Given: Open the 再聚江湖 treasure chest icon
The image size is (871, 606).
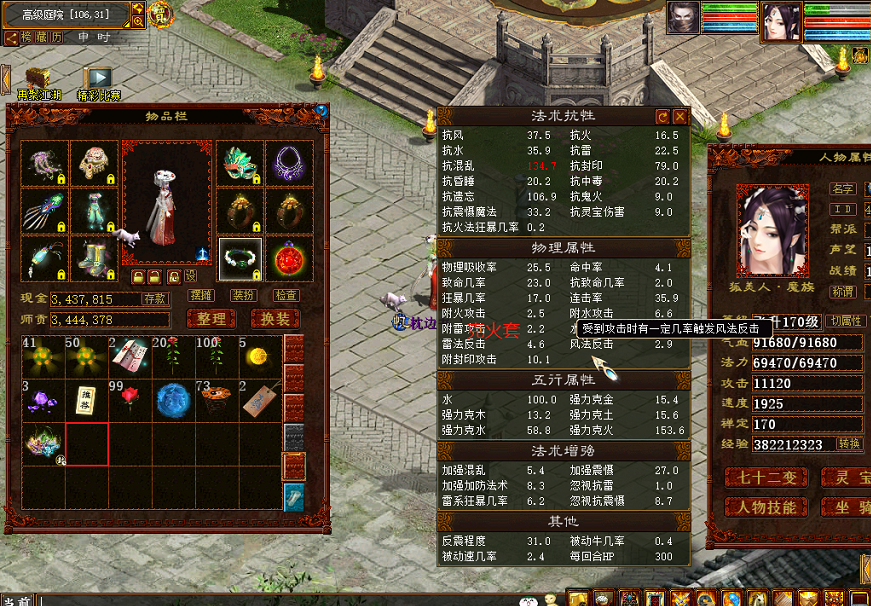Looking at the screenshot, I should pyautogui.click(x=39, y=81).
